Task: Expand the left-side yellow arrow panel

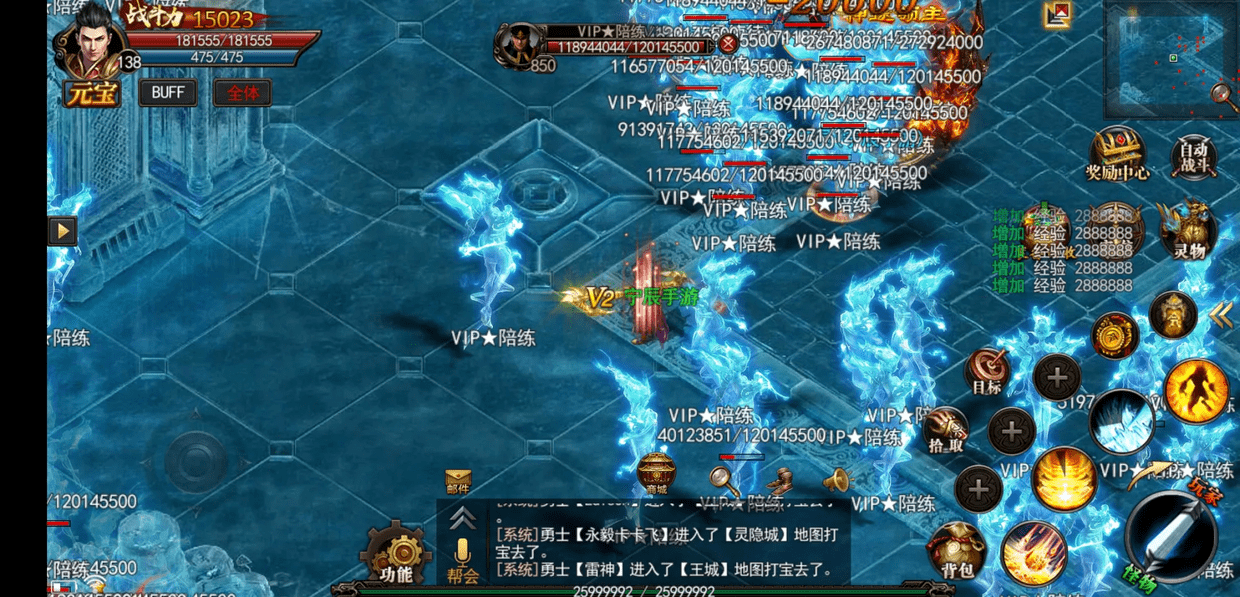Action: click(x=62, y=231)
